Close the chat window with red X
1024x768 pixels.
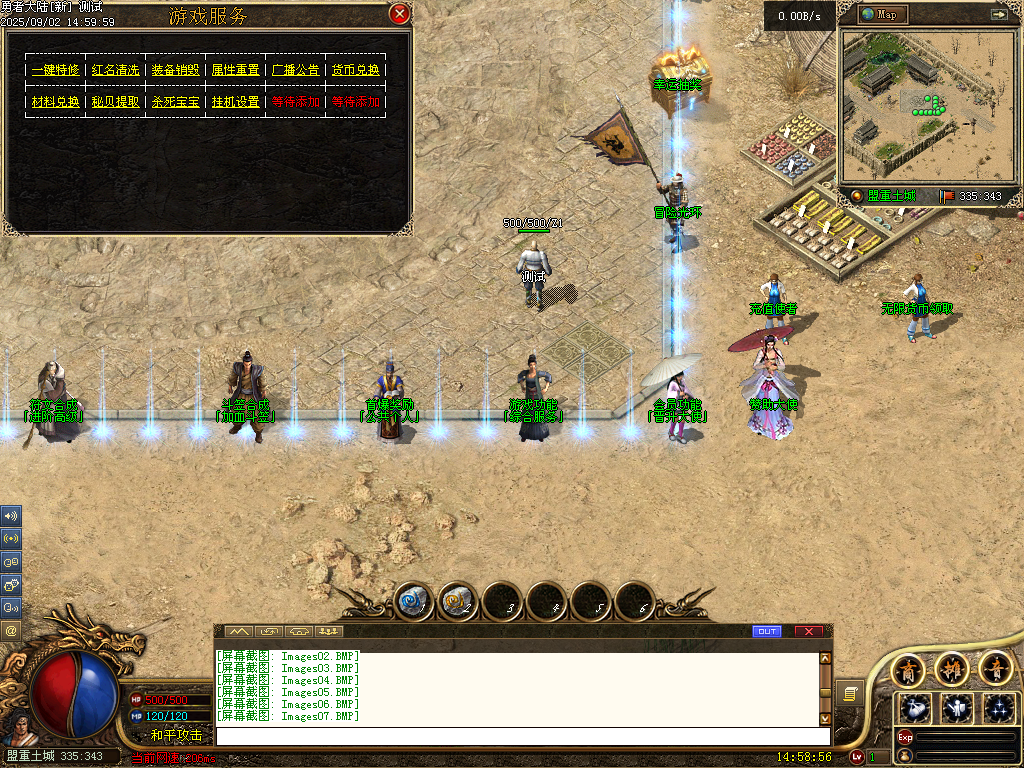[x=808, y=631]
